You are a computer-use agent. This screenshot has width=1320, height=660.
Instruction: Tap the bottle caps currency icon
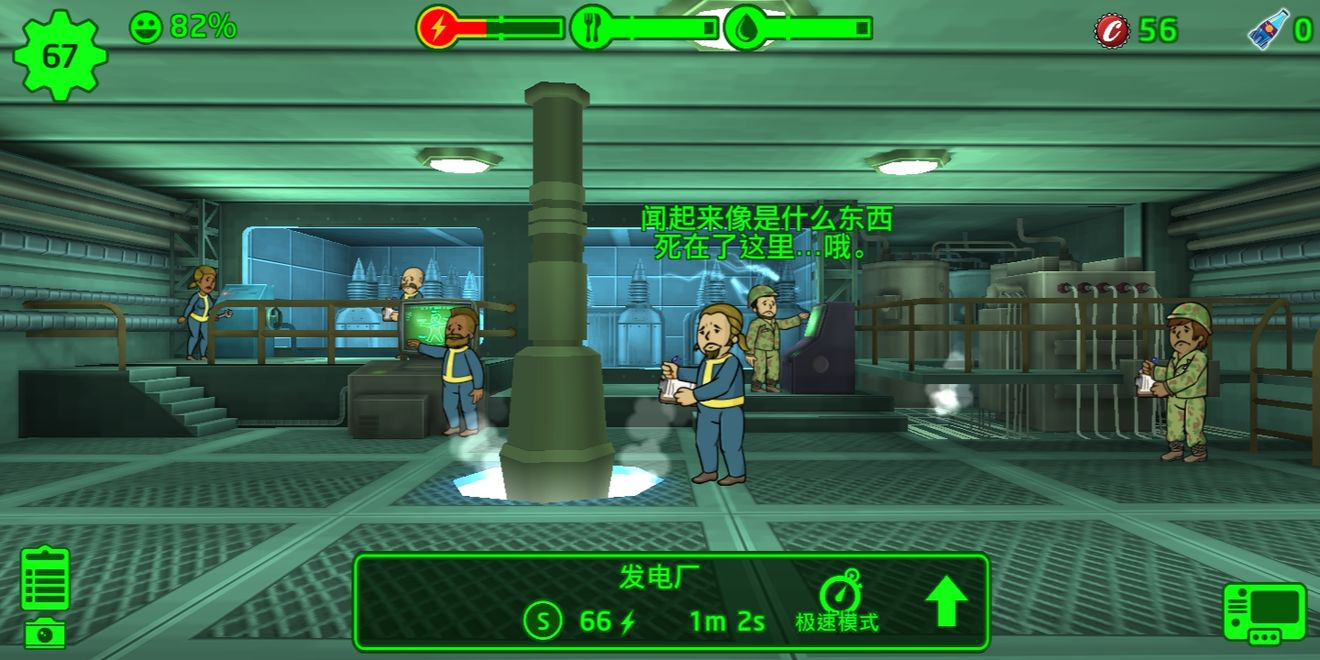(1111, 30)
